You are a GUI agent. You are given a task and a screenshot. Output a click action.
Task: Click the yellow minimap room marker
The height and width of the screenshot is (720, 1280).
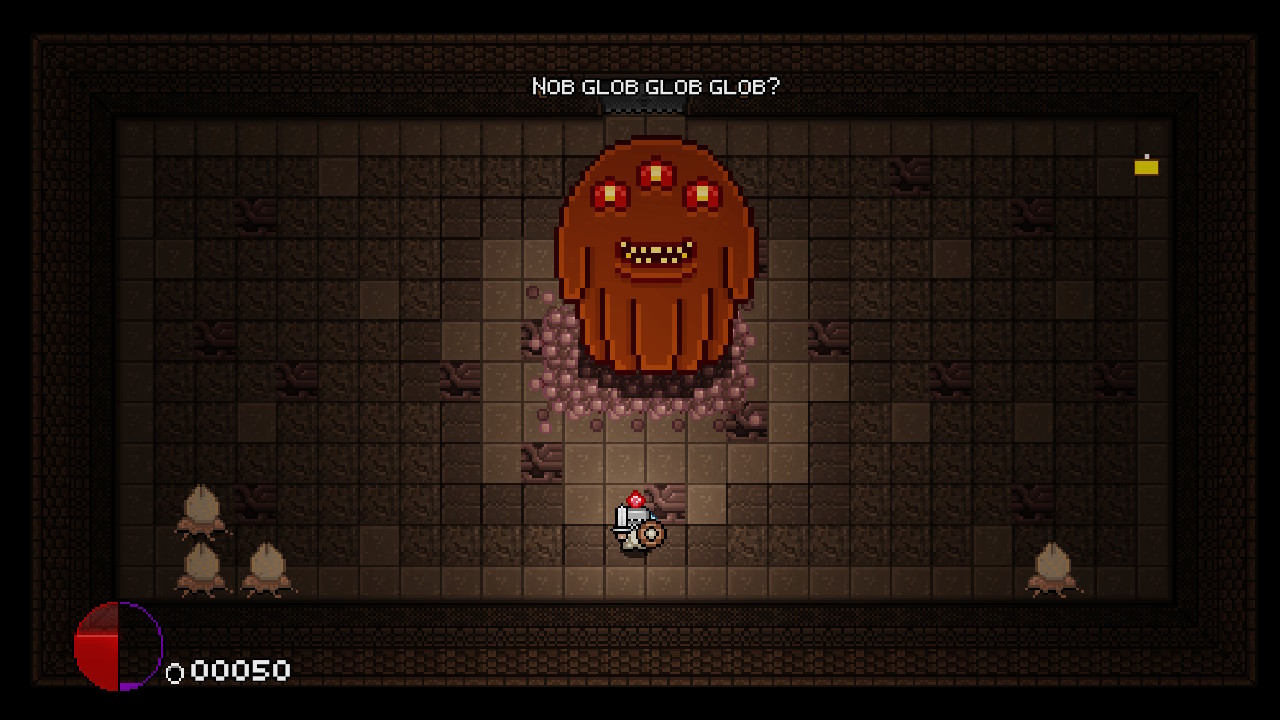pos(1146,167)
